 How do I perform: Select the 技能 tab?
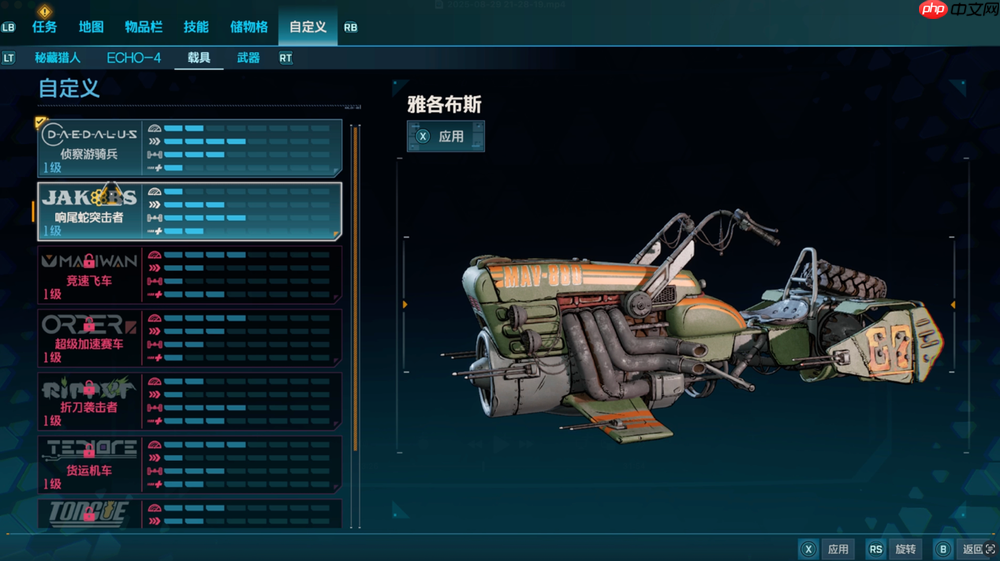click(197, 27)
